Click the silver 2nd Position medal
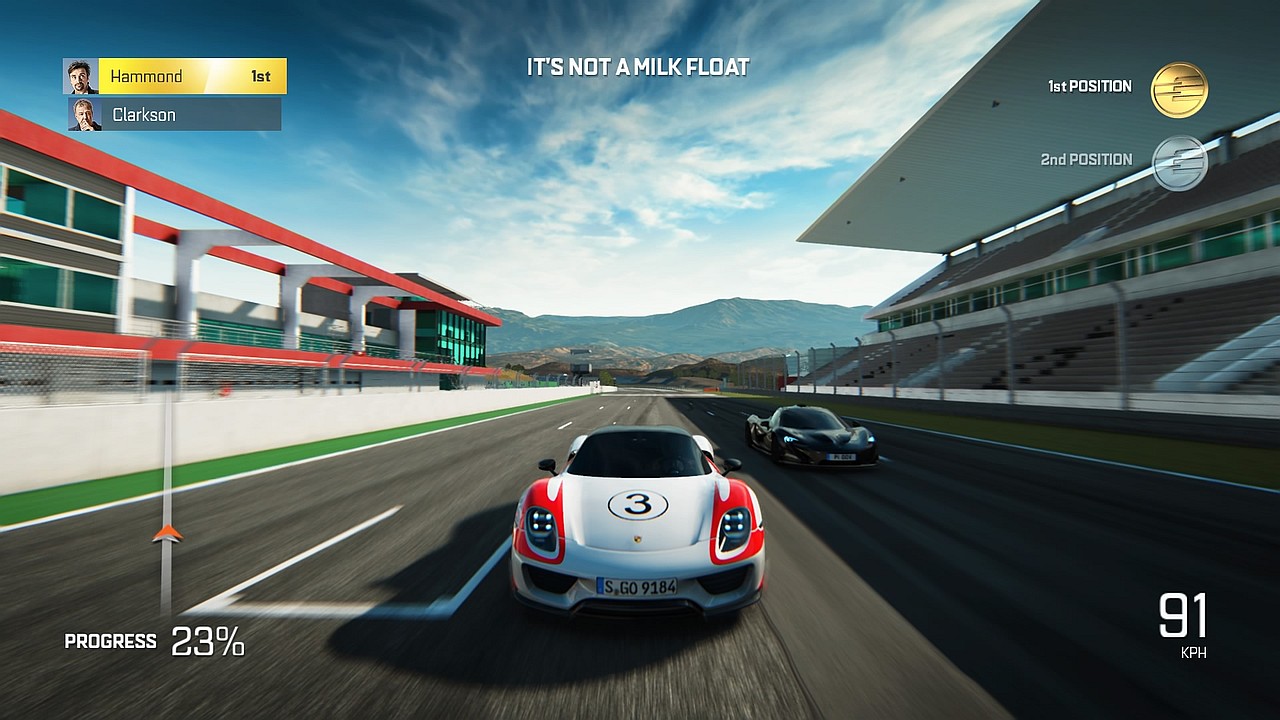The width and height of the screenshot is (1280, 720). click(x=1179, y=162)
